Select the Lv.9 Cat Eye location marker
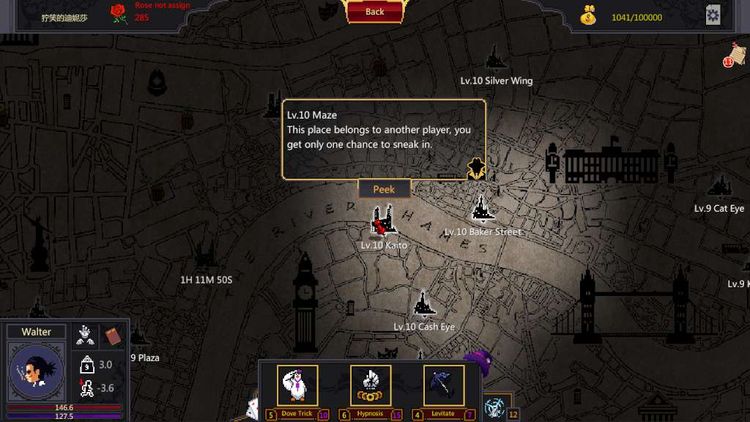This screenshot has width=750, height=422. (718, 187)
